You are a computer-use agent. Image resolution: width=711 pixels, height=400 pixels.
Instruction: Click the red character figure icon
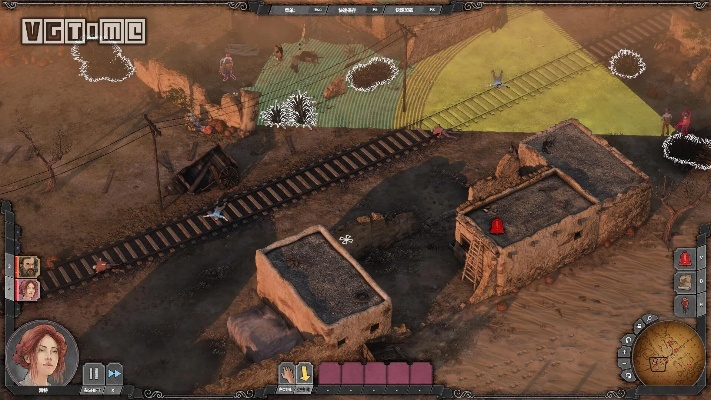coord(685,305)
